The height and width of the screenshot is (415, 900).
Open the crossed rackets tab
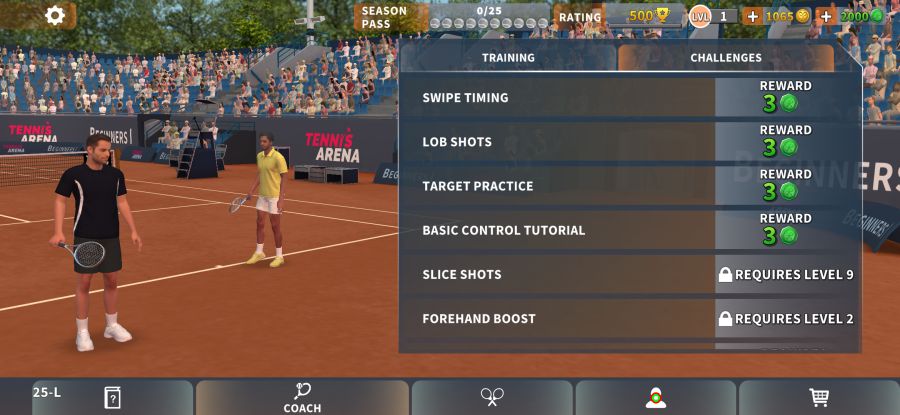492,397
